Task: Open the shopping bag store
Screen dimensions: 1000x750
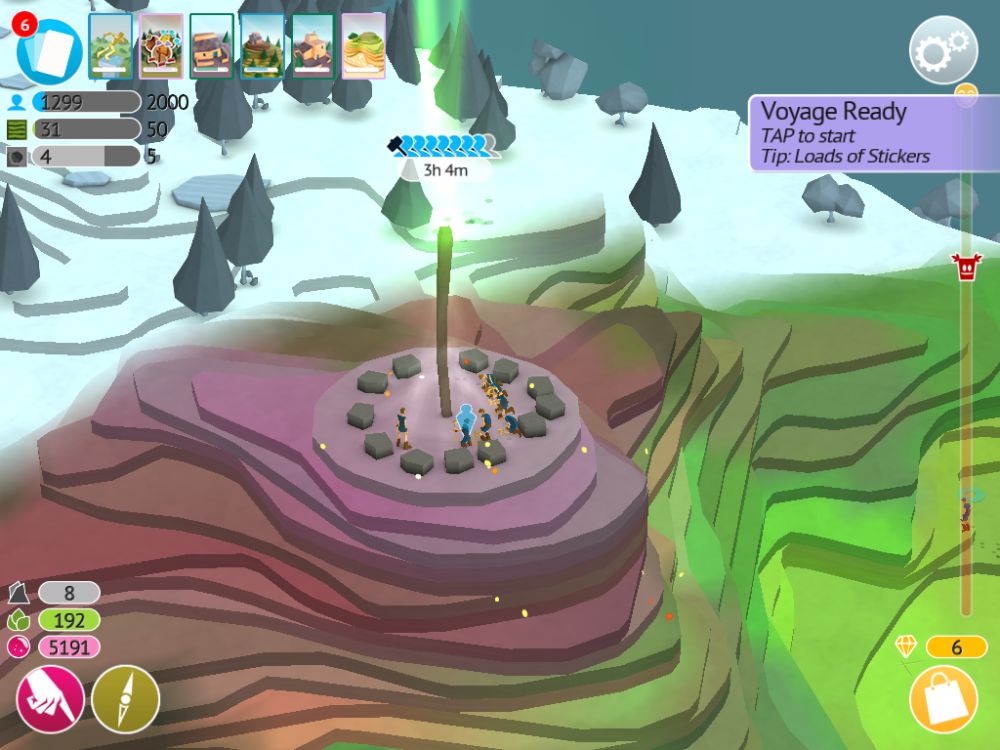Action: point(944,700)
